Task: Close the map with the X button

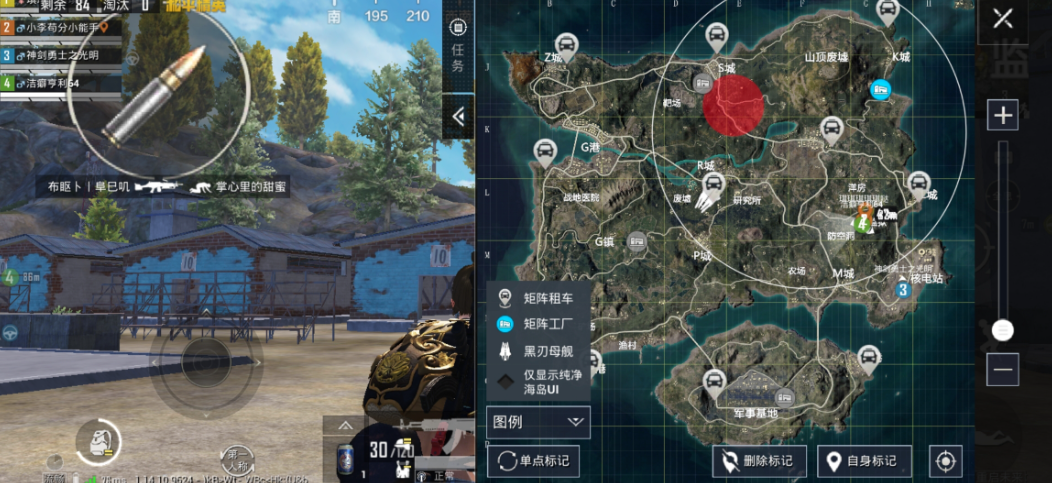Action: point(1002,18)
